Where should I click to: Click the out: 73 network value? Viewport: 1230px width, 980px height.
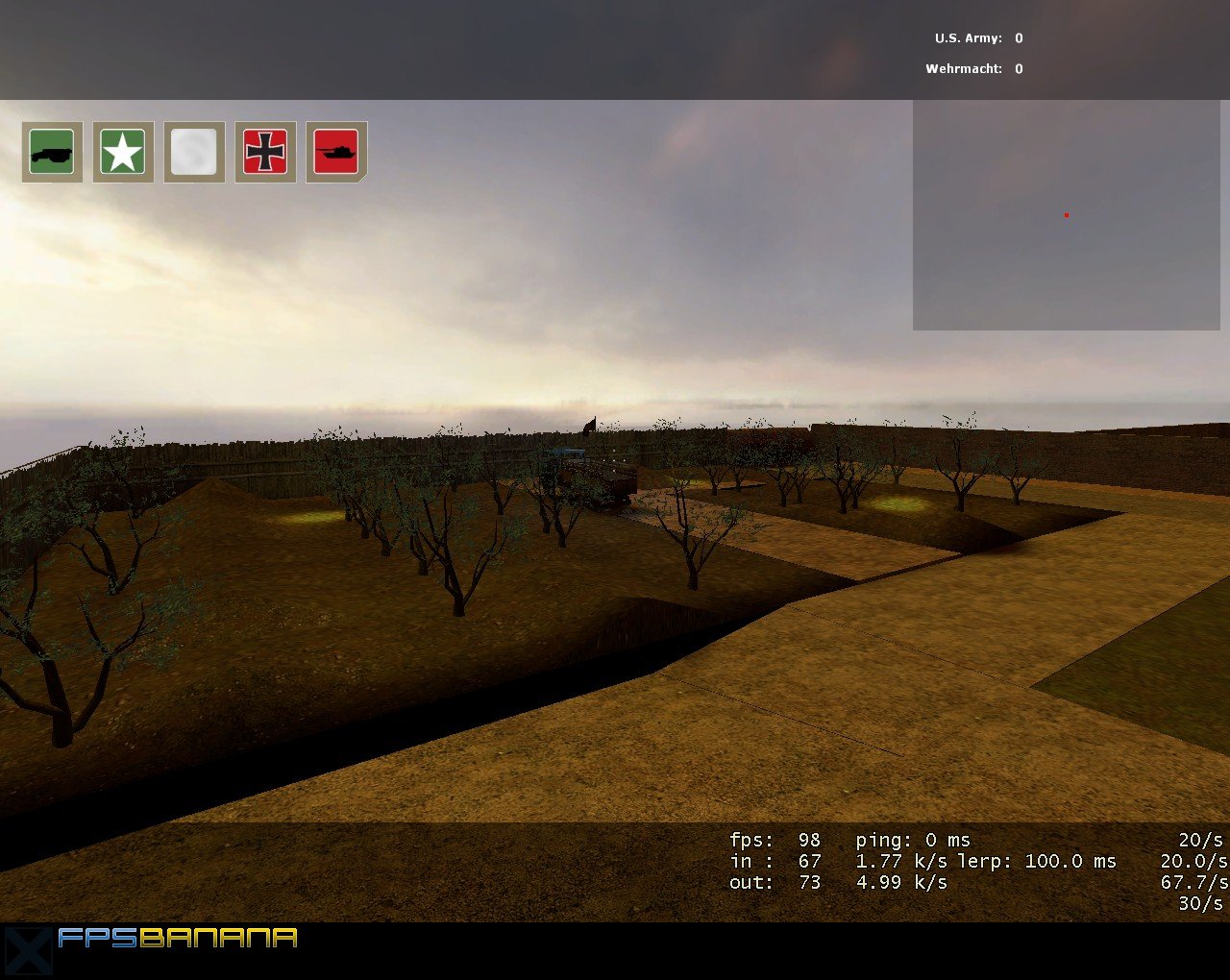click(774, 882)
